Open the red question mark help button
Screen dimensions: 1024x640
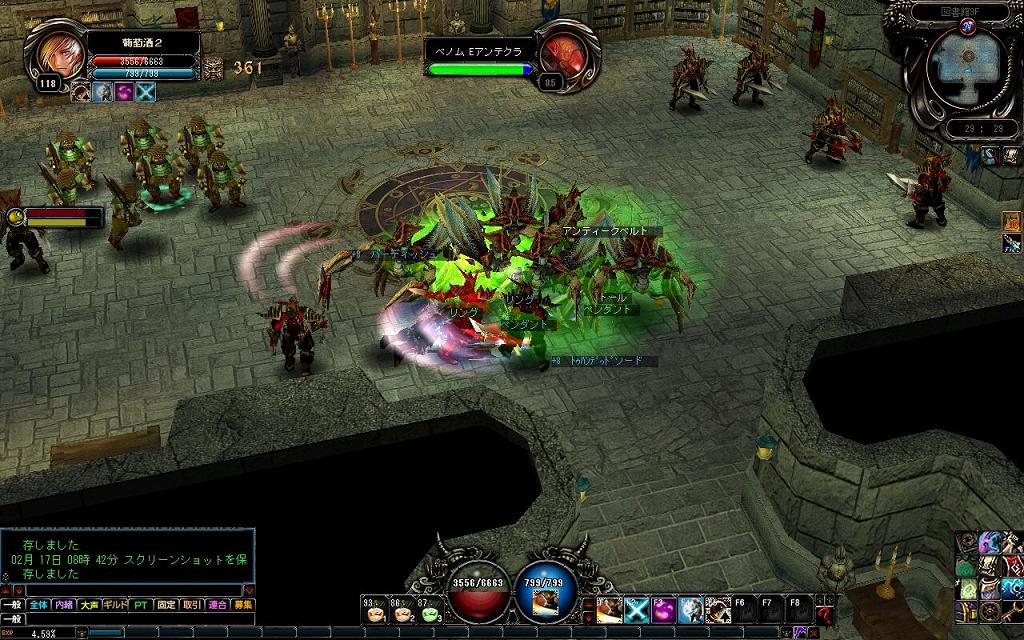[x=824, y=614]
